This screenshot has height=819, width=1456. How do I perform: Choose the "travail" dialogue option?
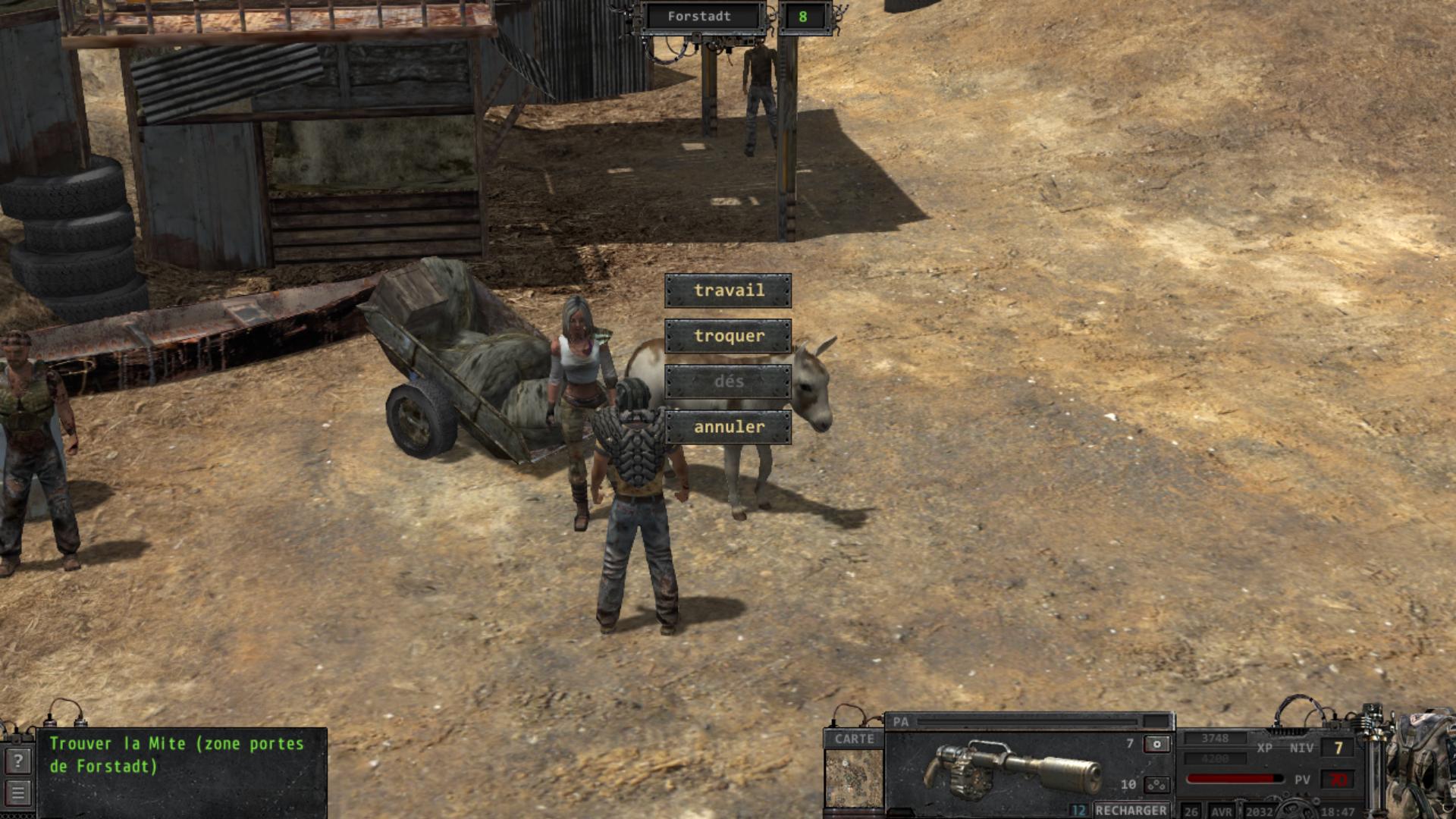click(728, 290)
